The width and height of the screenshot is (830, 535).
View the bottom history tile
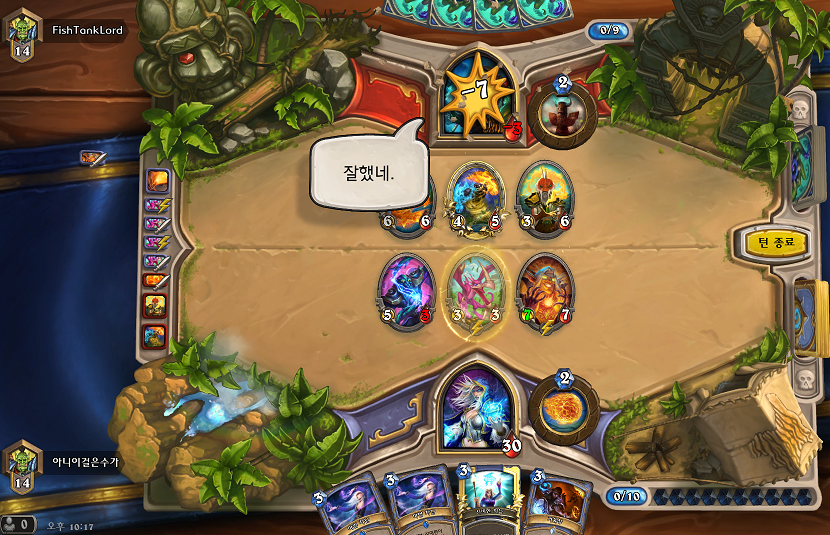[155, 336]
